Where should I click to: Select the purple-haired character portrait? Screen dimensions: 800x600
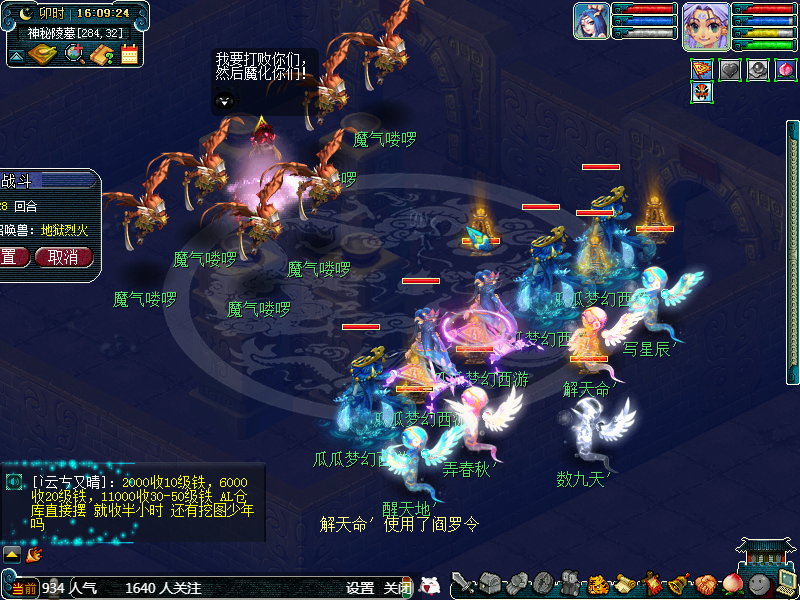coord(706,25)
